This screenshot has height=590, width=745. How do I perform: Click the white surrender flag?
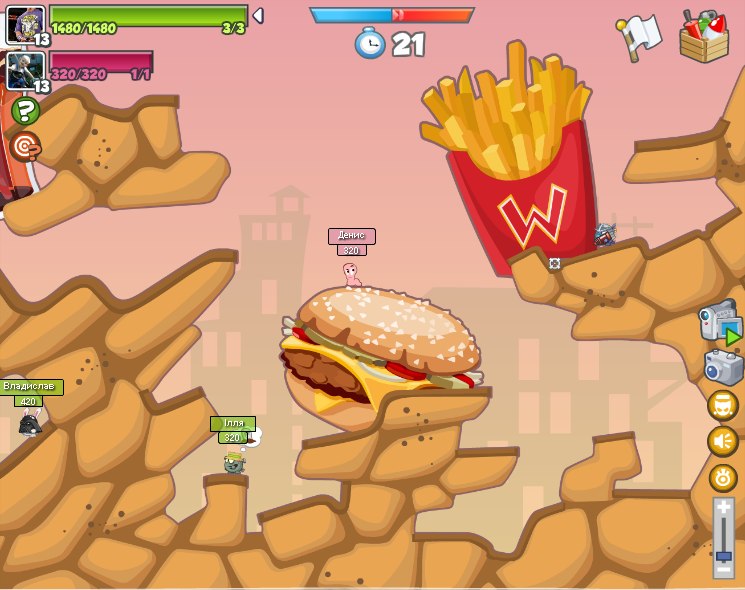click(640, 36)
